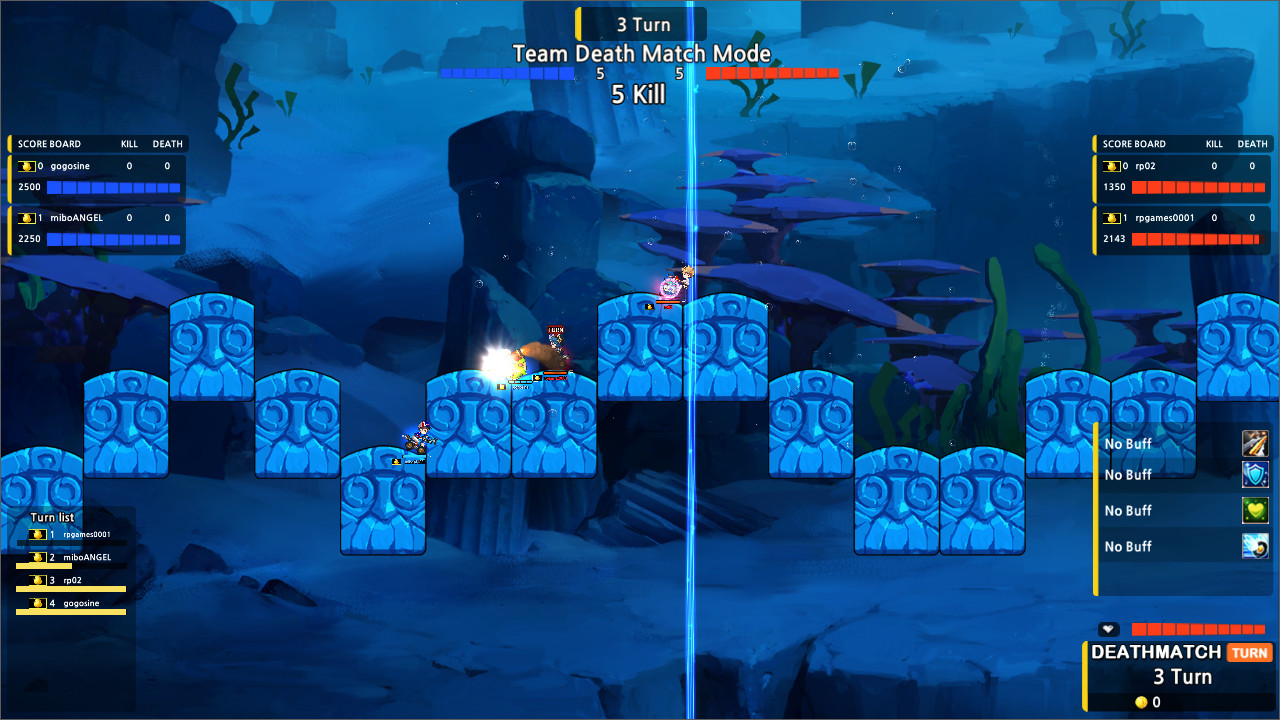Click the gold coin icon next to rp02 on scoreboard
The height and width of the screenshot is (720, 1280).
(1113, 166)
